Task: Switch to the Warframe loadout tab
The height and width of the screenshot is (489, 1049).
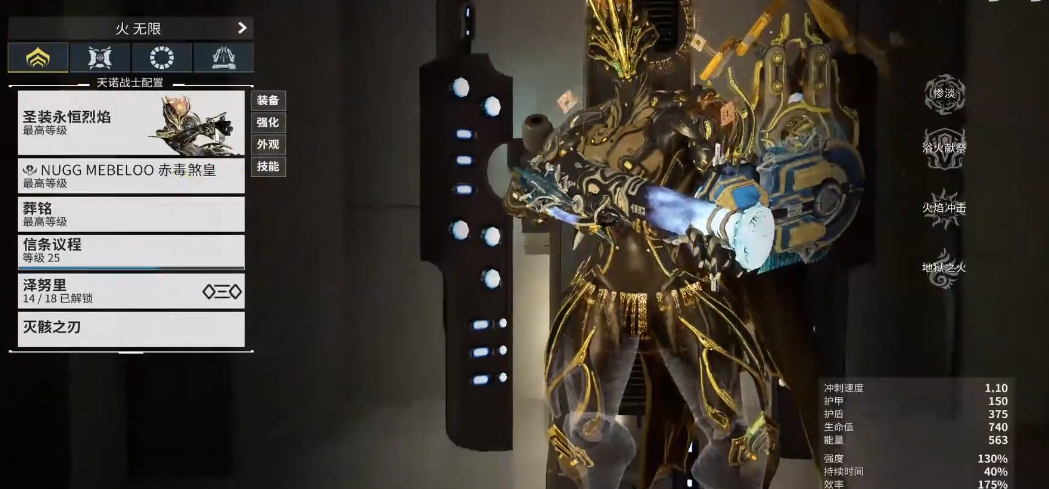Action: click(x=38, y=58)
